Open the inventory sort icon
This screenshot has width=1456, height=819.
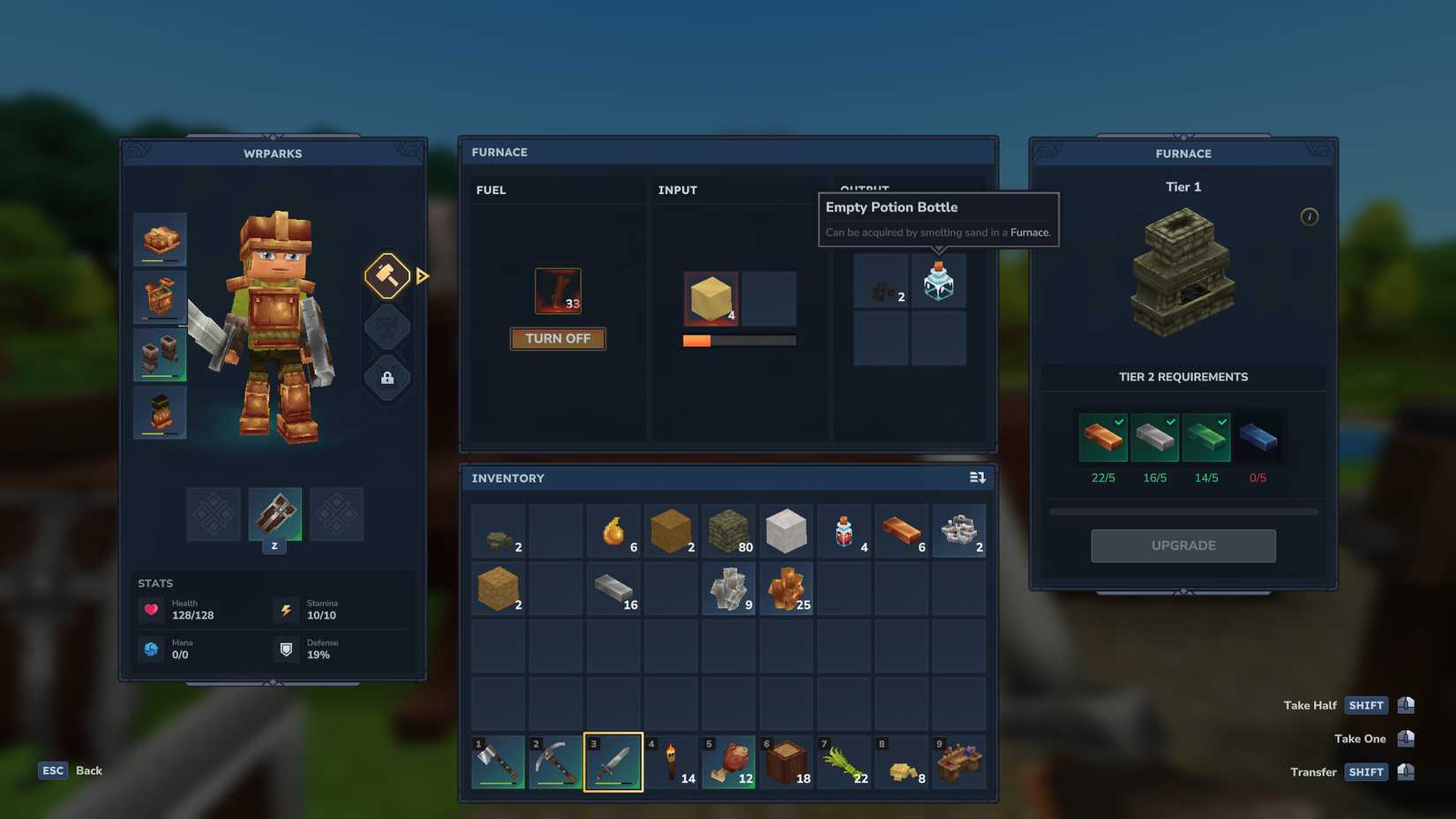pos(977,477)
